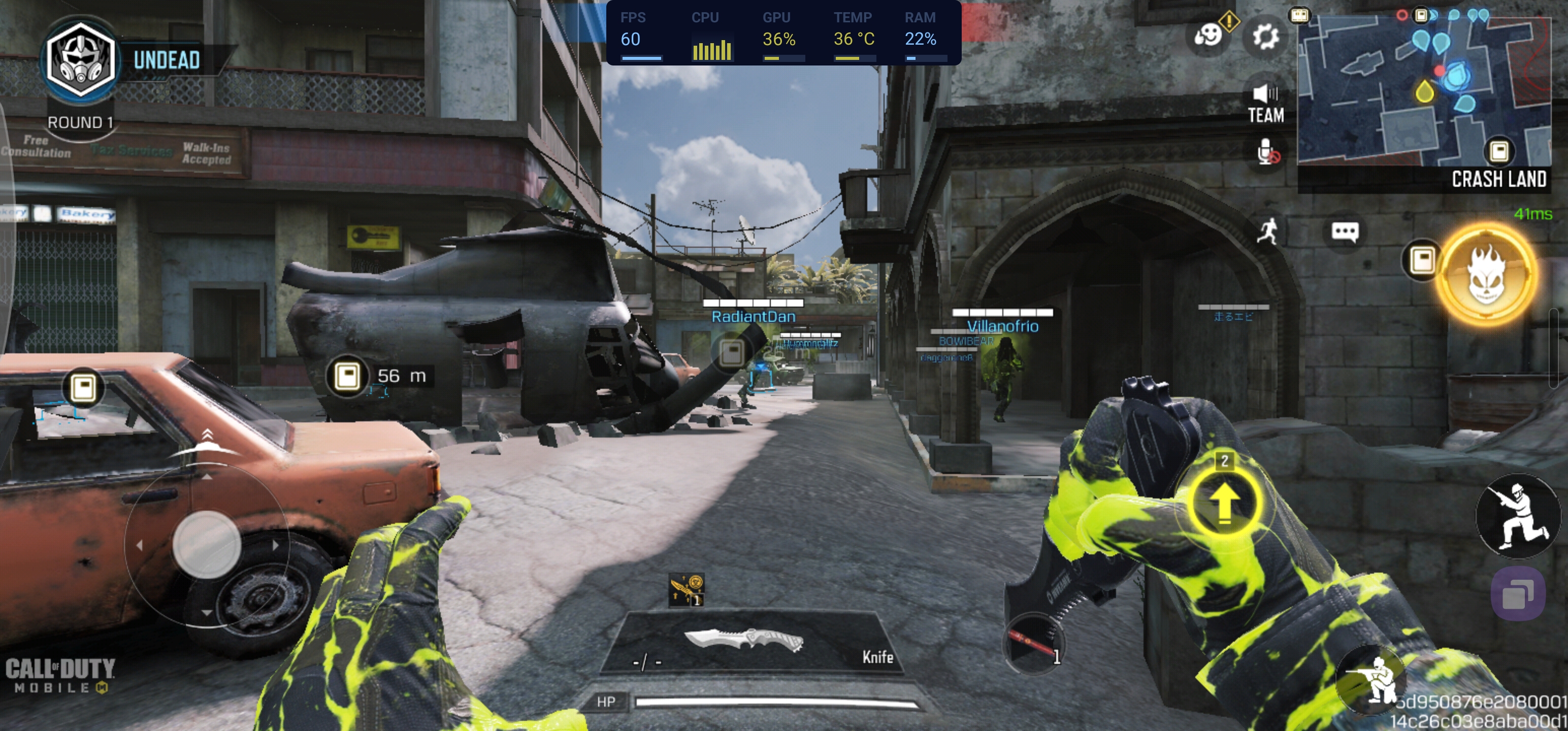
Task: Tap the purple overlapping squares button
Action: (1518, 594)
